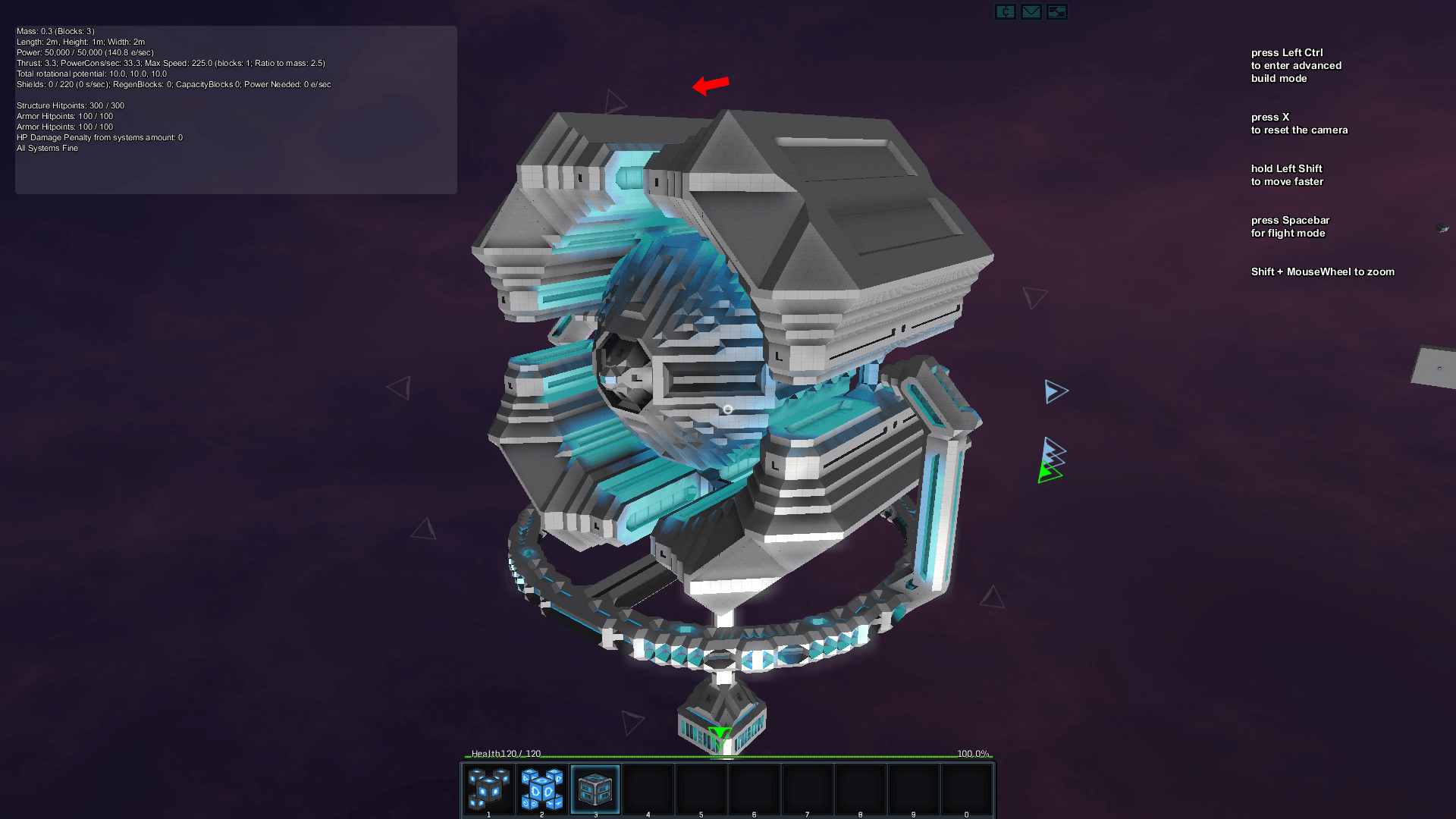
Task: Choose the grey hull block in slot 3
Action: (595, 789)
